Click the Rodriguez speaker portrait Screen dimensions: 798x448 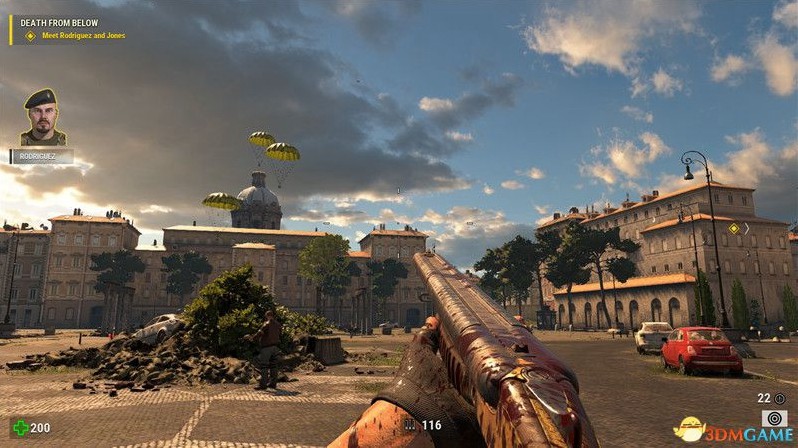point(42,117)
